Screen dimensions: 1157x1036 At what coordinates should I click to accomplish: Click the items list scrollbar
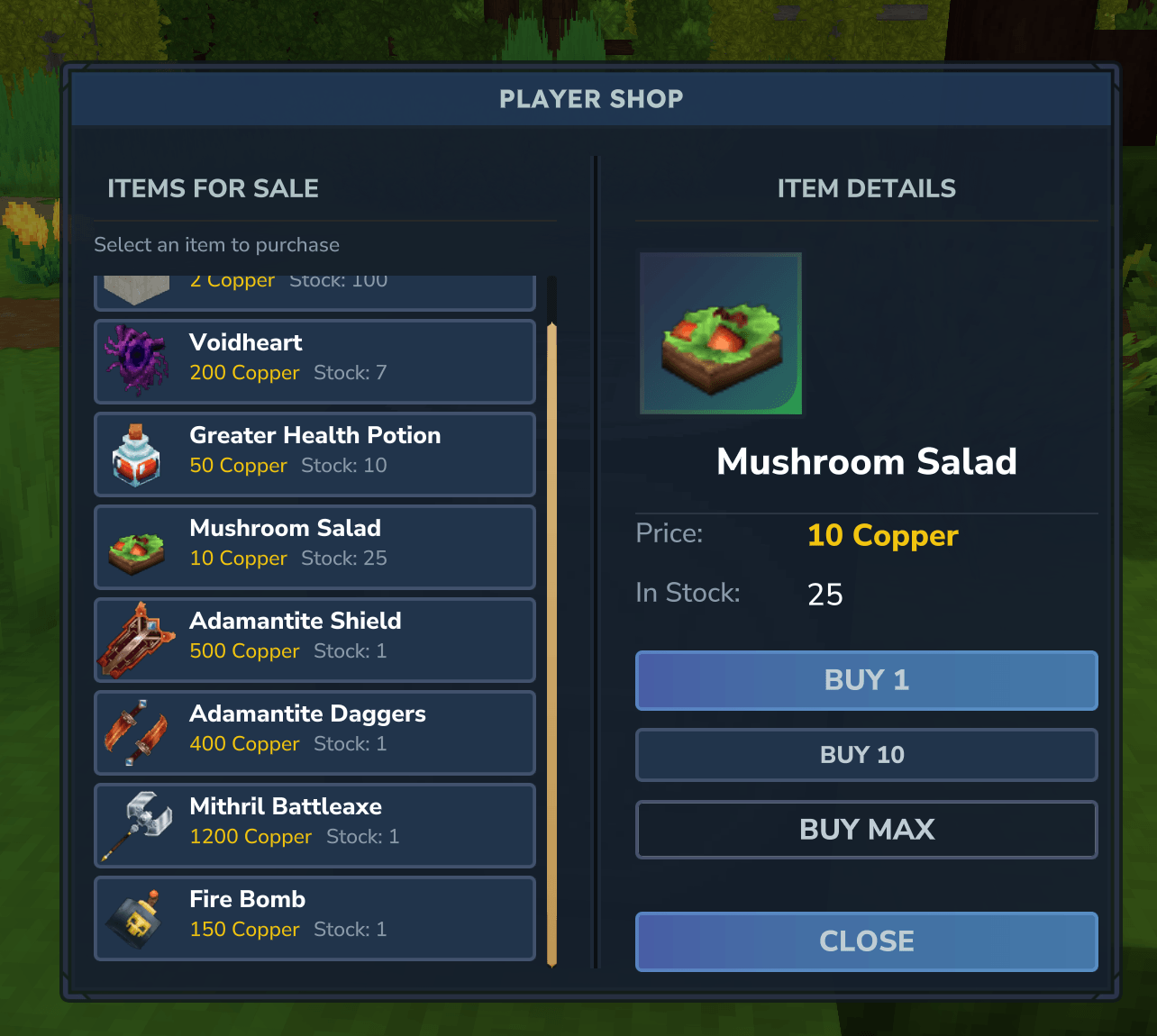click(551, 643)
